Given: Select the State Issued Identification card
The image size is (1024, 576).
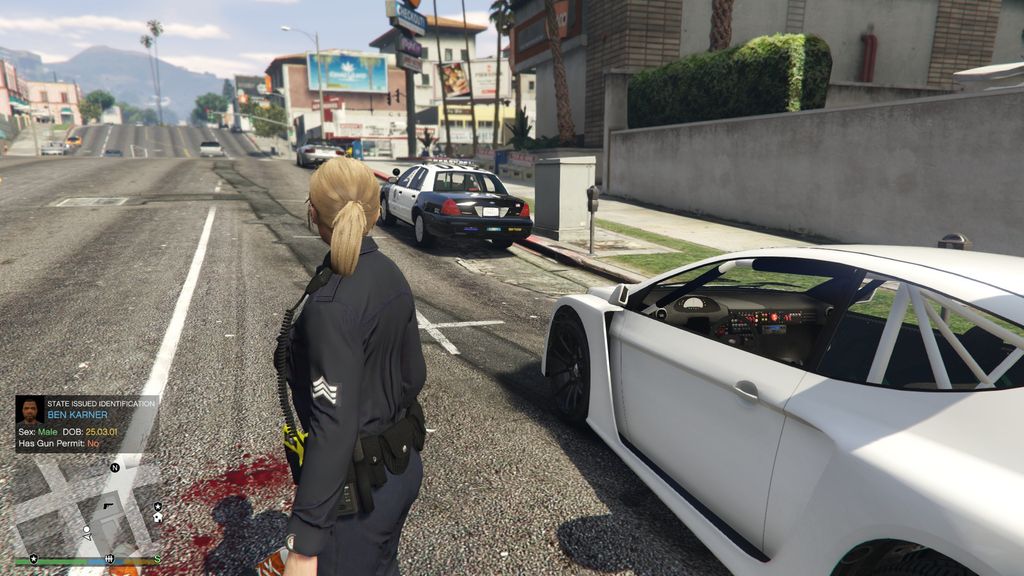Looking at the screenshot, I should point(87,423).
